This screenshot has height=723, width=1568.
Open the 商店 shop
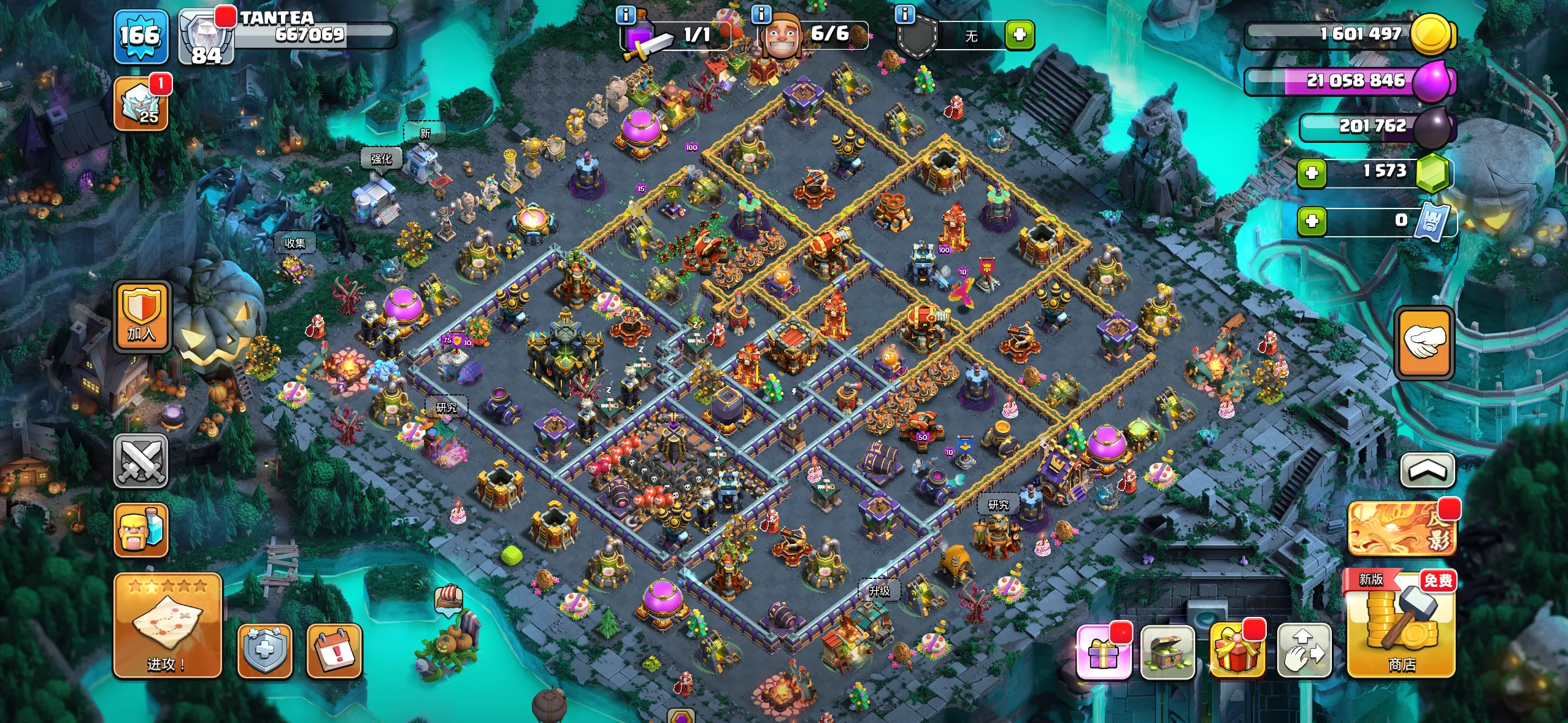click(1401, 625)
